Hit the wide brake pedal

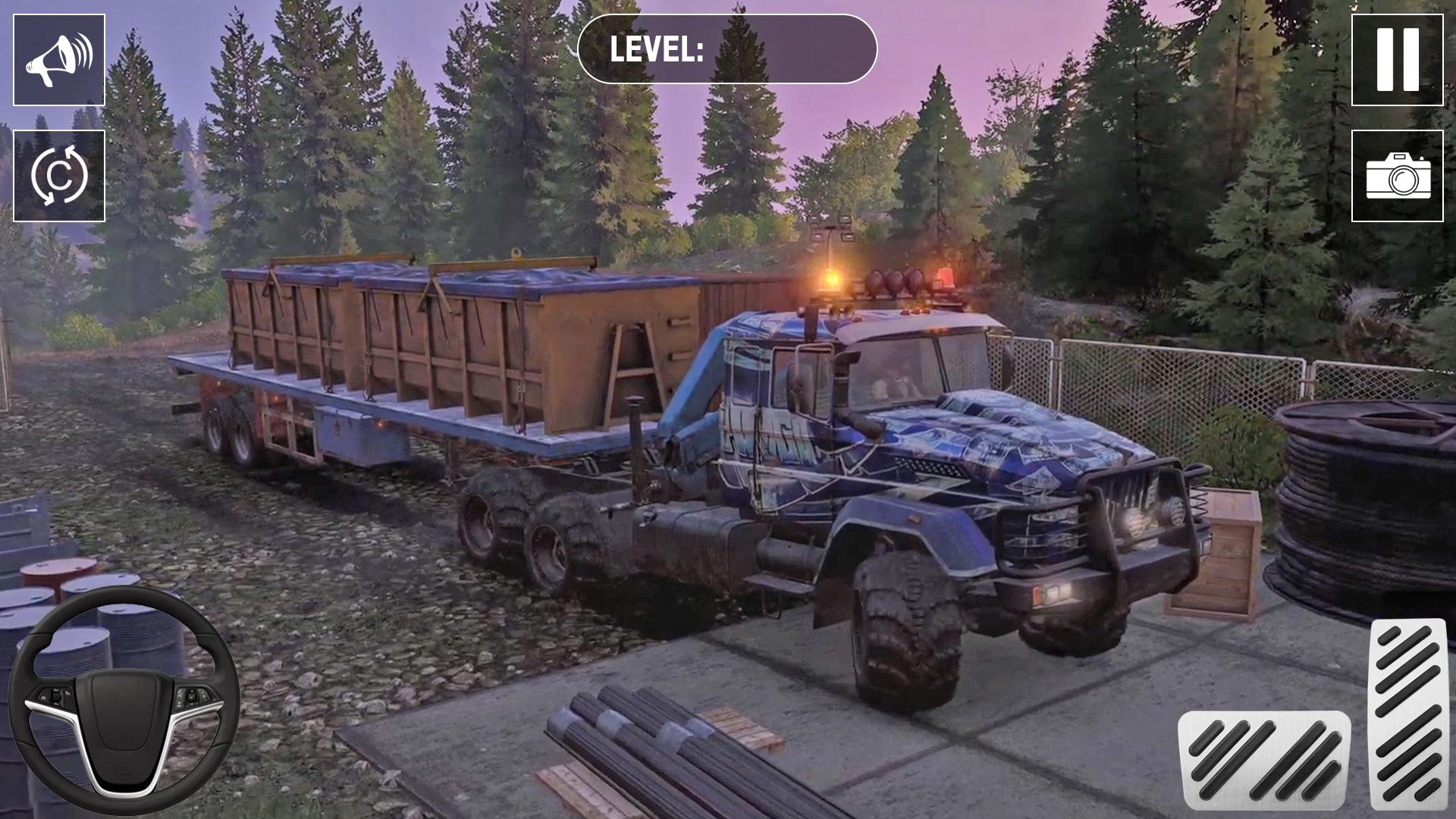point(1263,760)
